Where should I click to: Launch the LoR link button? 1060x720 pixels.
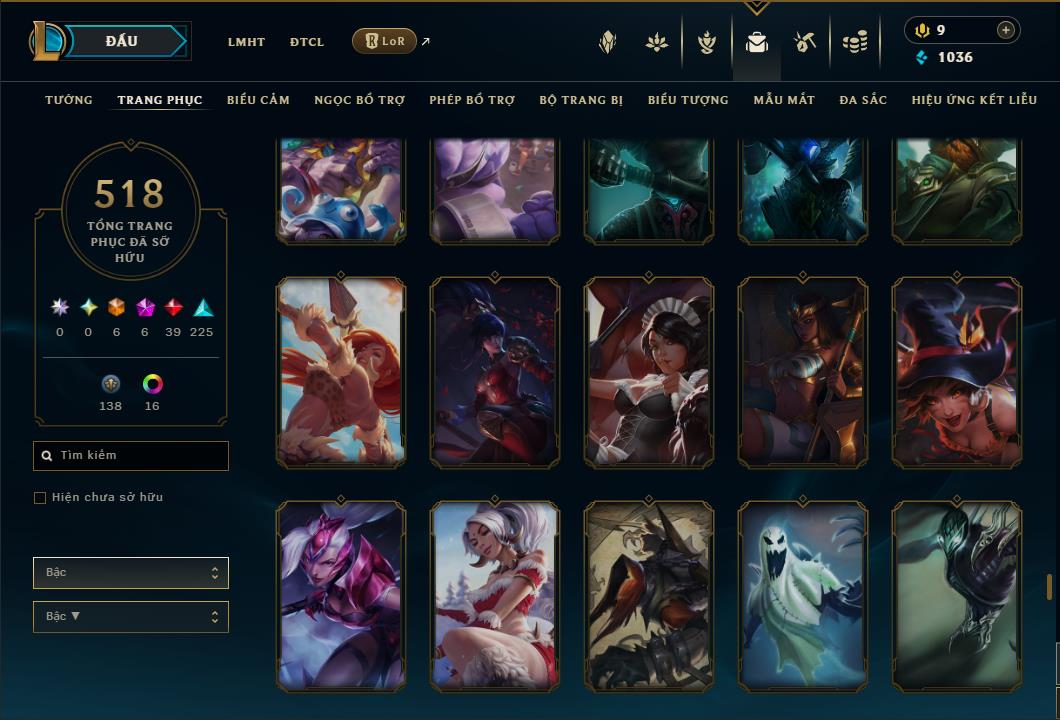pyautogui.click(x=384, y=41)
